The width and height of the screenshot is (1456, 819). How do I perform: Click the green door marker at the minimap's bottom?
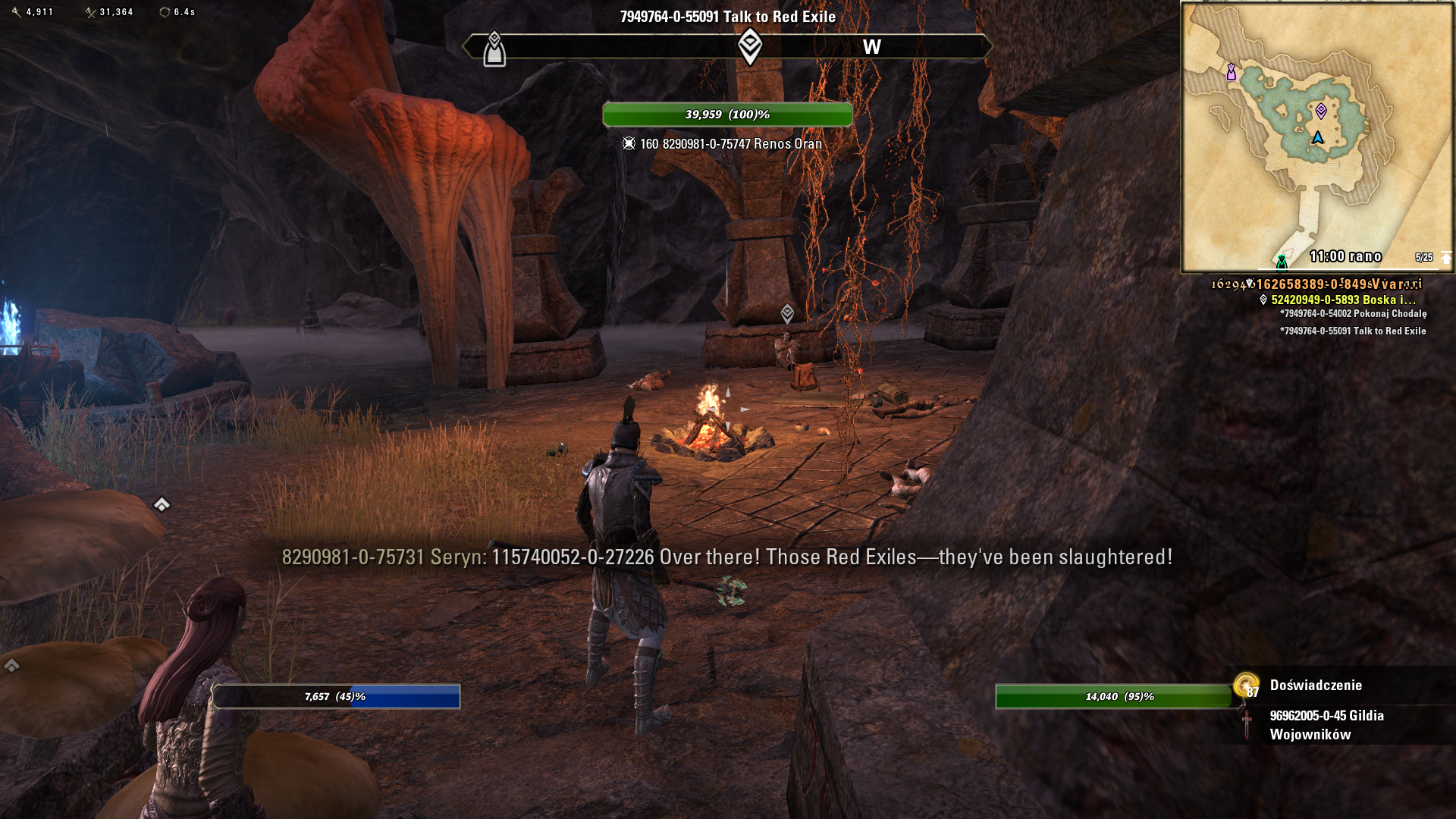1282,262
